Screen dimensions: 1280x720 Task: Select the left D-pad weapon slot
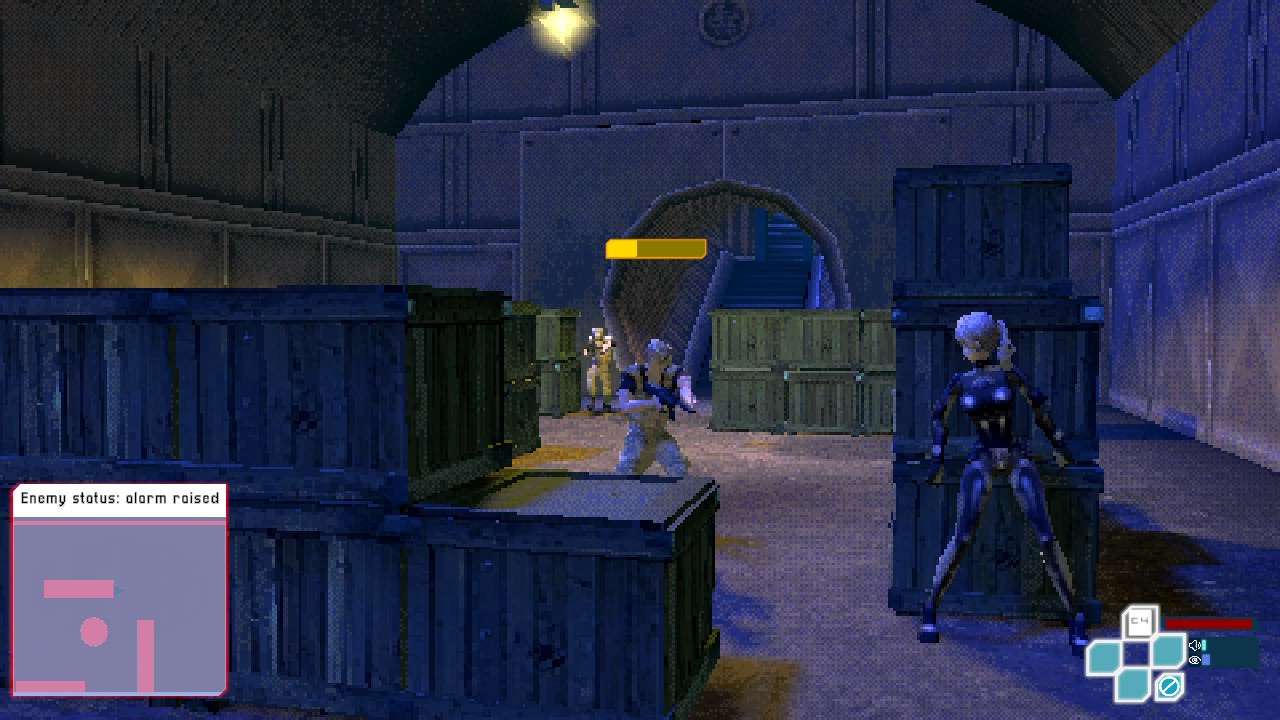coord(1105,655)
